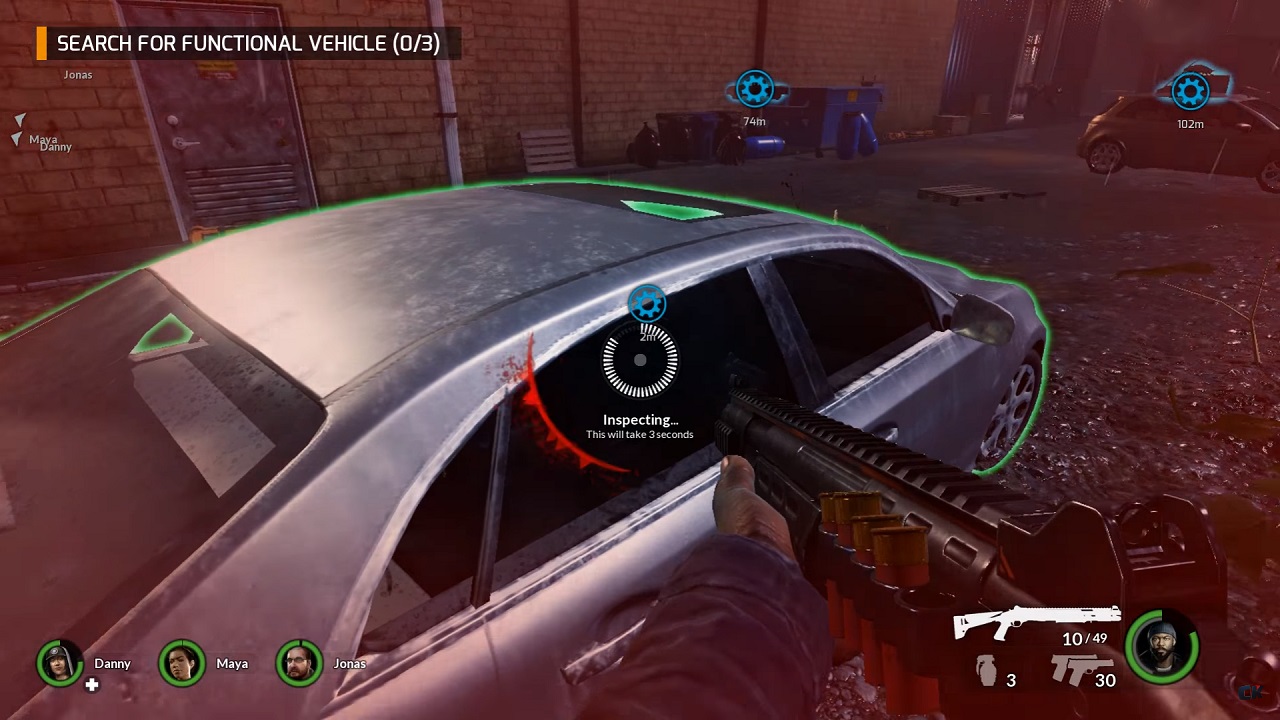Click the 74m vehicle objective marker
This screenshot has height=720, width=1280.
(754, 89)
